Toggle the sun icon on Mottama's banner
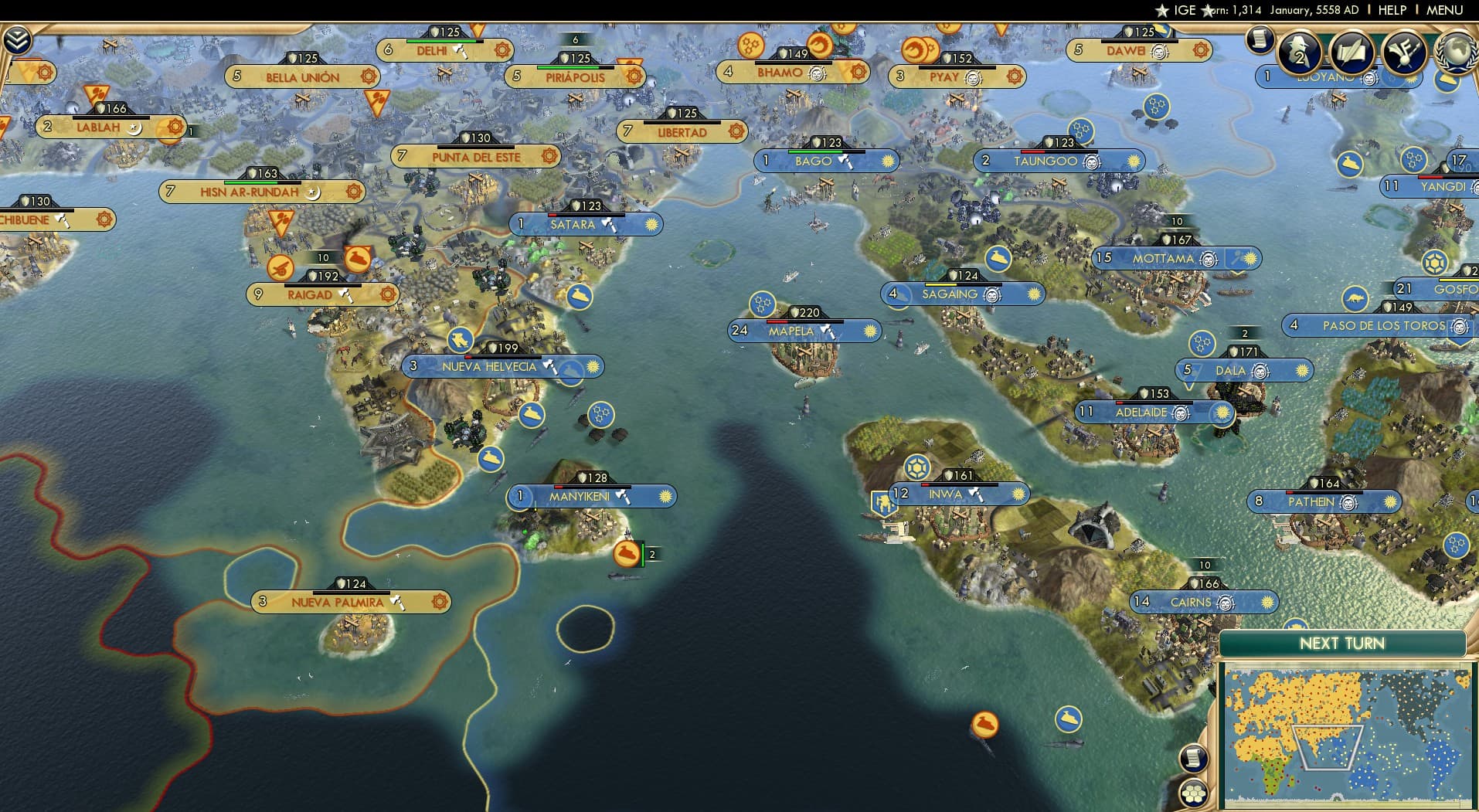Viewport: 1479px width, 812px height. (x=1249, y=259)
